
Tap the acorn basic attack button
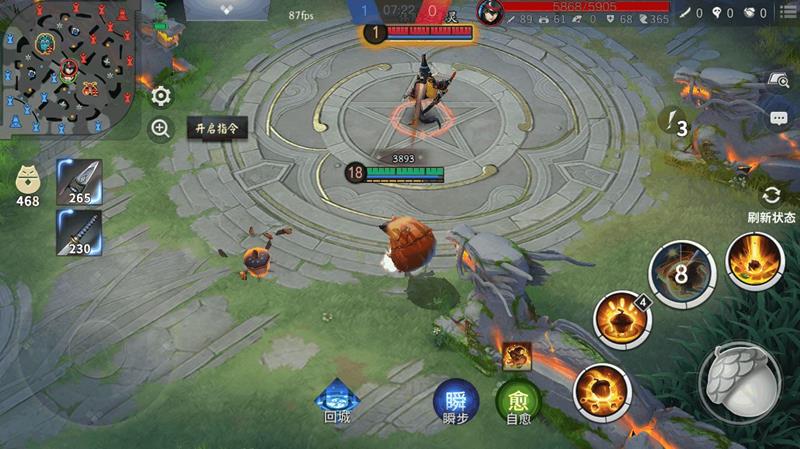tap(738, 383)
